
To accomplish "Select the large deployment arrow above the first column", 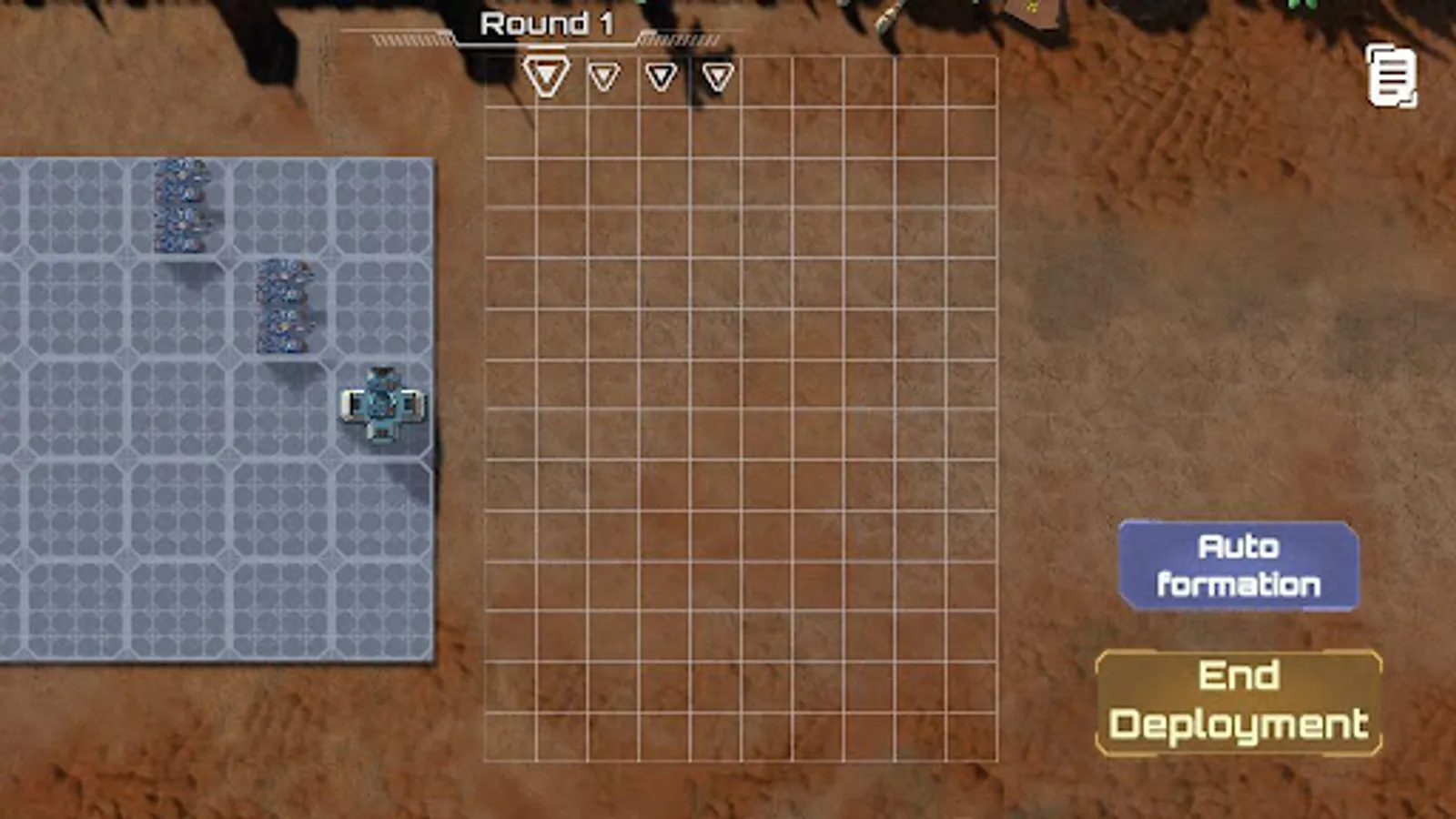I will click(x=546, y=77).
